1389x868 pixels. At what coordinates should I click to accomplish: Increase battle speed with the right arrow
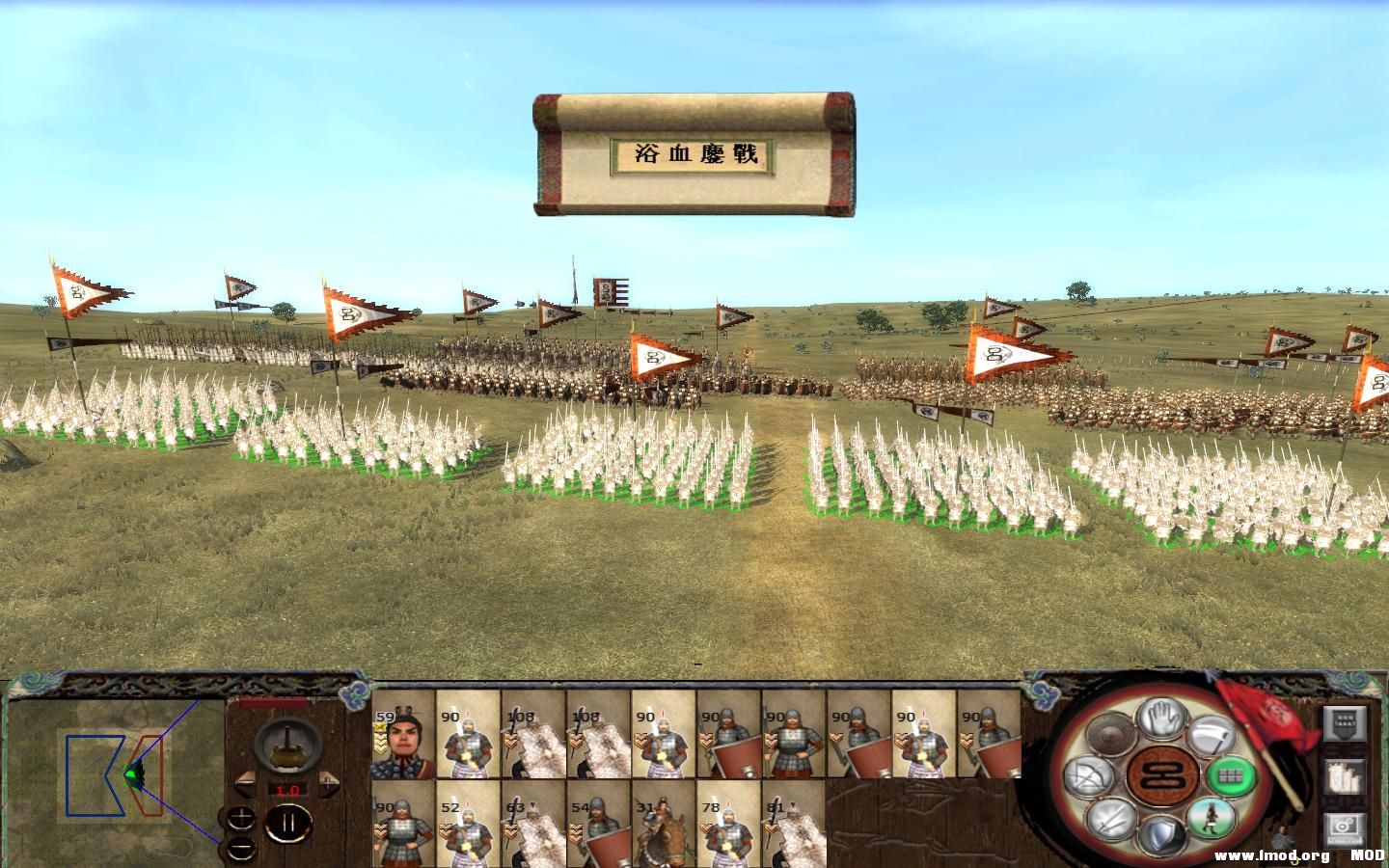(x=329, y=782)
